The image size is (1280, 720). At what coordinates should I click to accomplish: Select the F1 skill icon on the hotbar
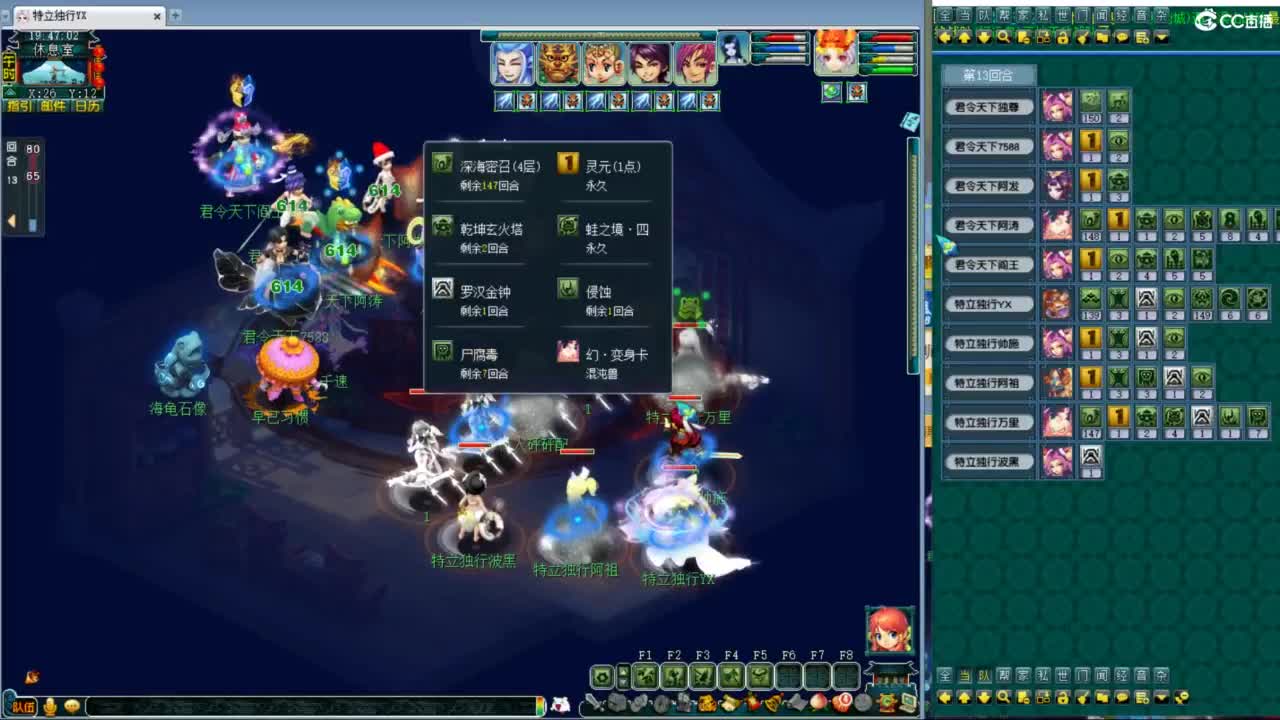coord(647,676)
